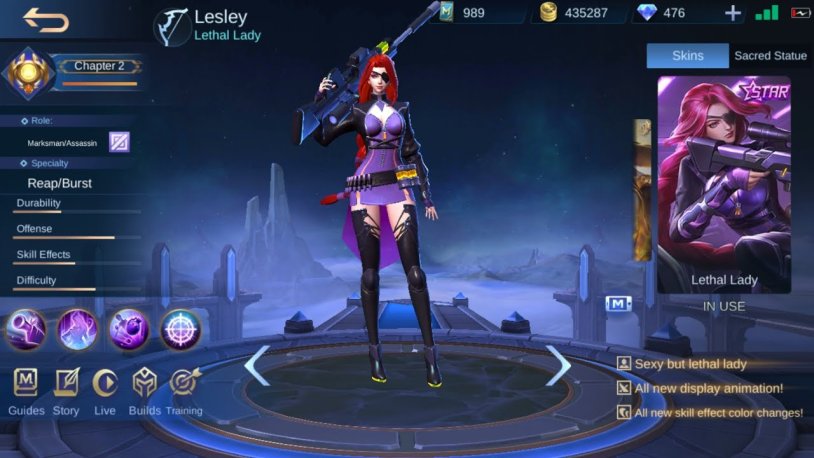Start hero Training
The width and height of the screenshot is (814, 458).
[184, 391]
